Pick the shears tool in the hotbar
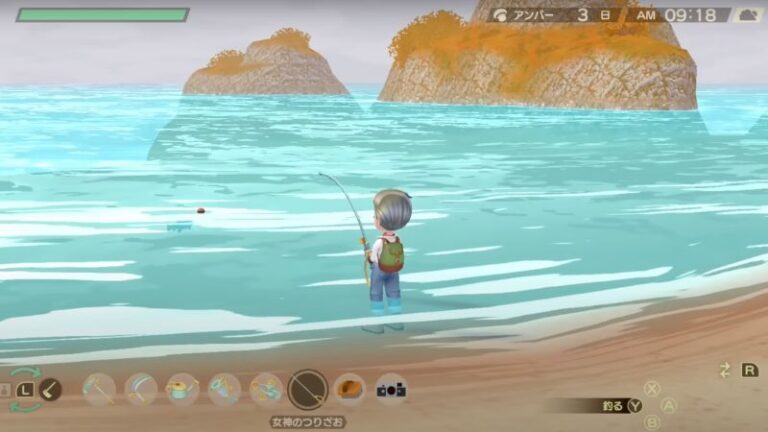The width and height of the screenshot is (768, 432). [x=266, y=388]
